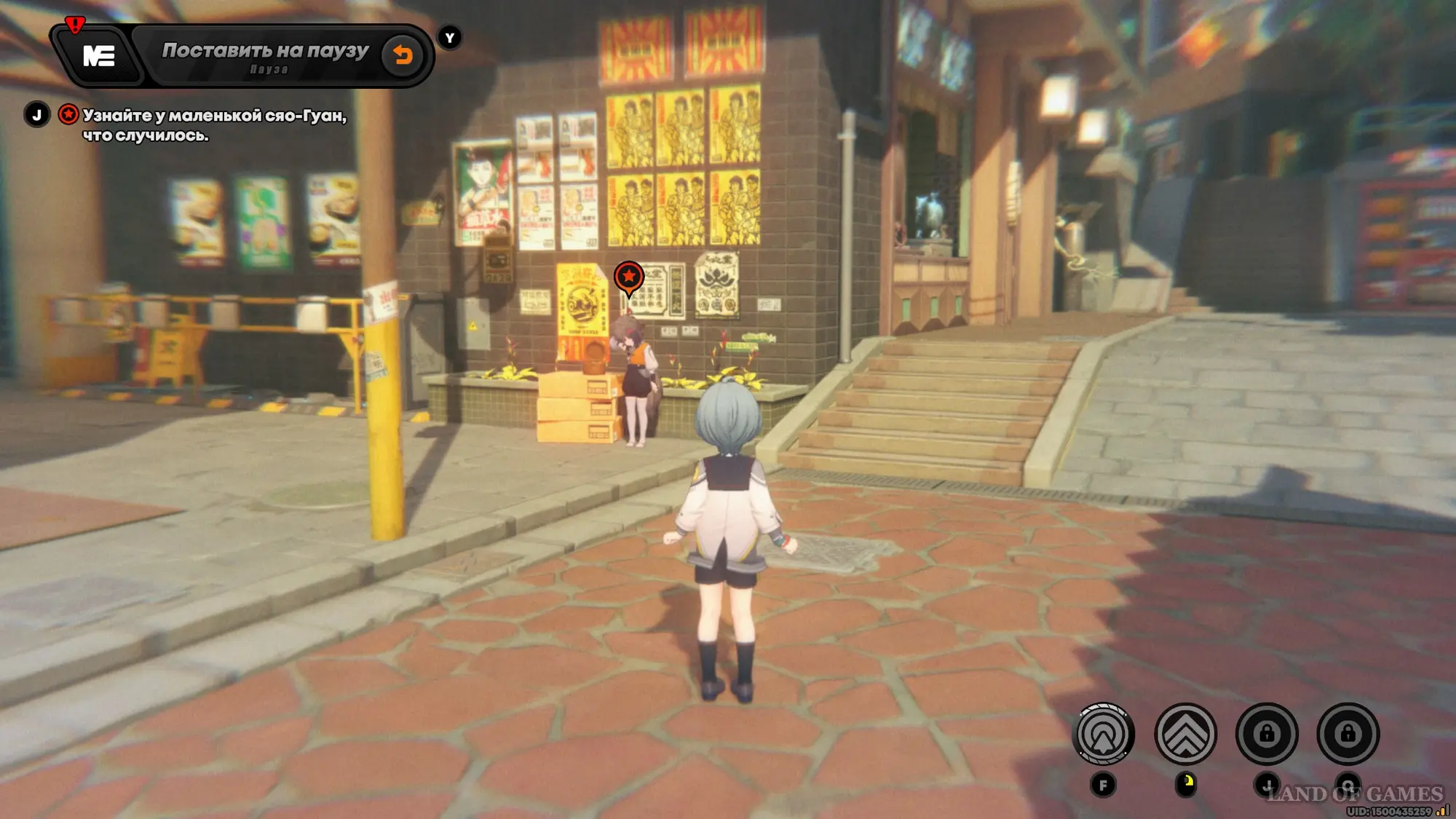Activate the concentric-rings skill icon
The height and width of the screenshot is (819, 1456).
1104,734
